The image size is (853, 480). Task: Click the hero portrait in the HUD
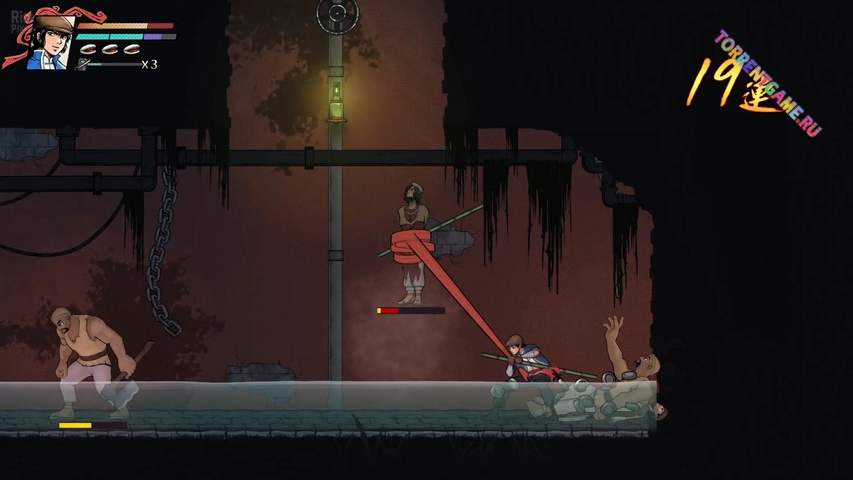pos(50,40)
